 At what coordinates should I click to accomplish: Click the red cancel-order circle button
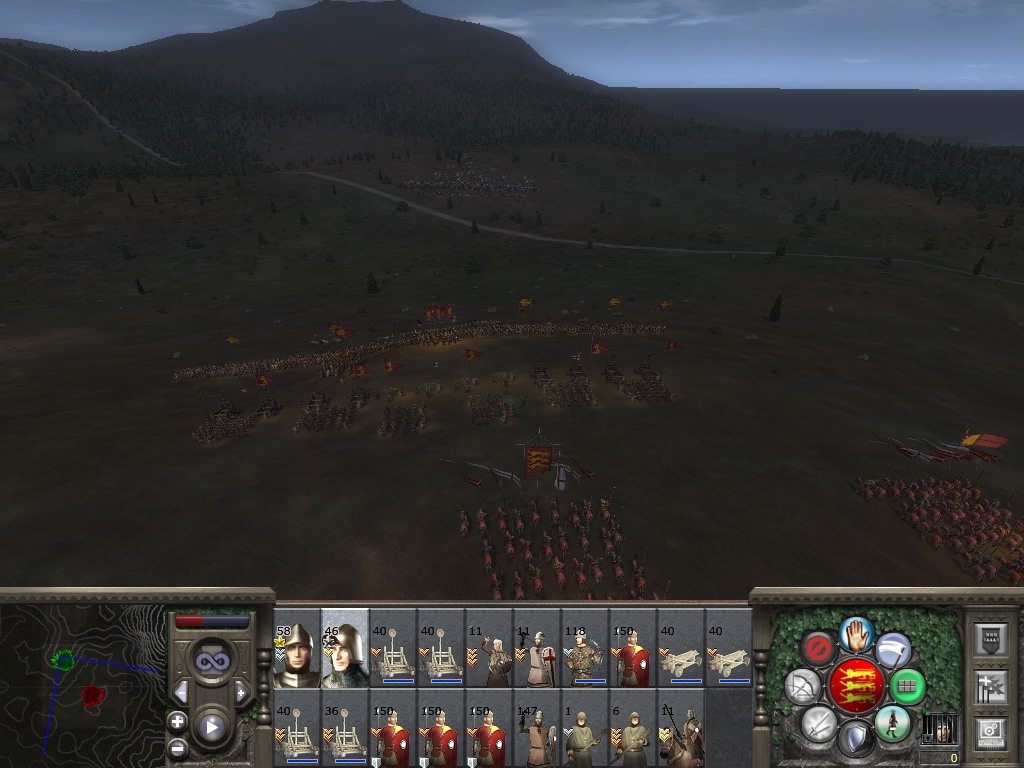(x=818, y=650)
